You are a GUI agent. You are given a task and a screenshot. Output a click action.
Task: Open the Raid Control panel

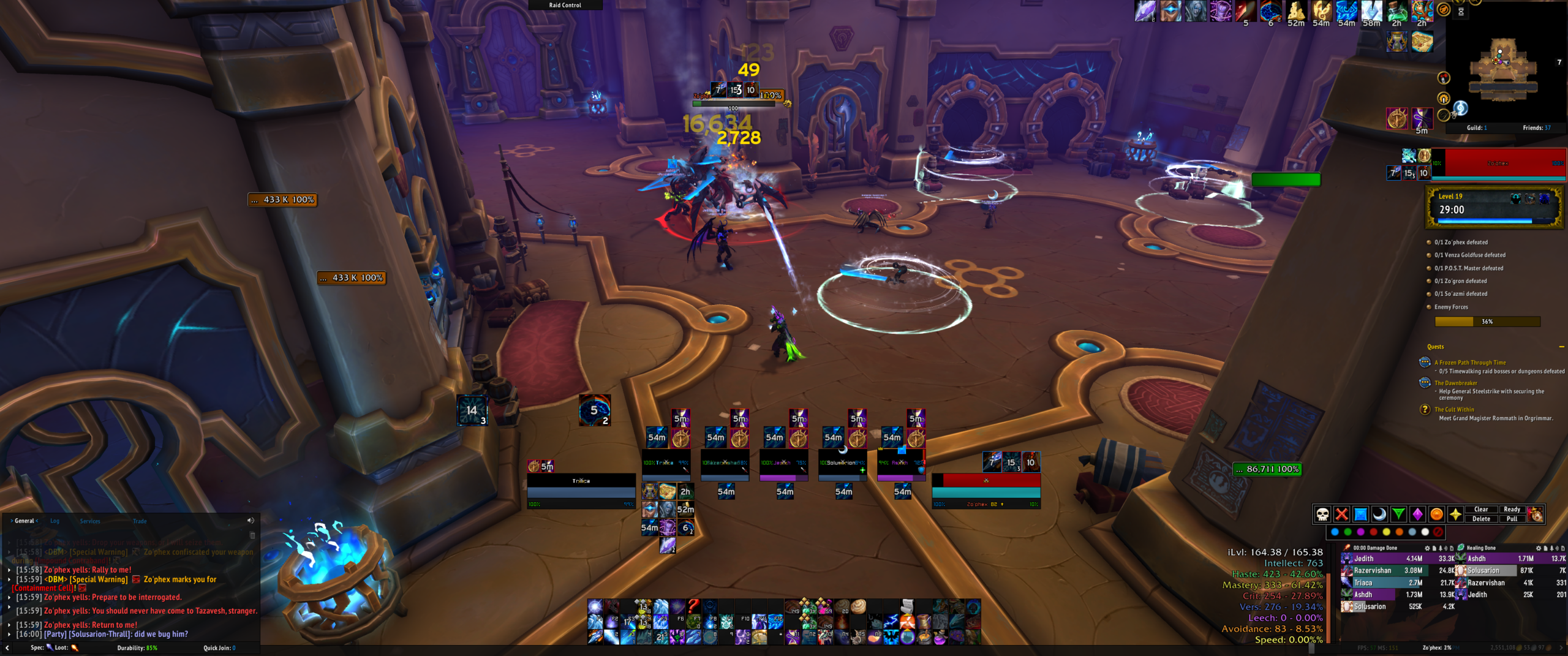pos(565,5)
